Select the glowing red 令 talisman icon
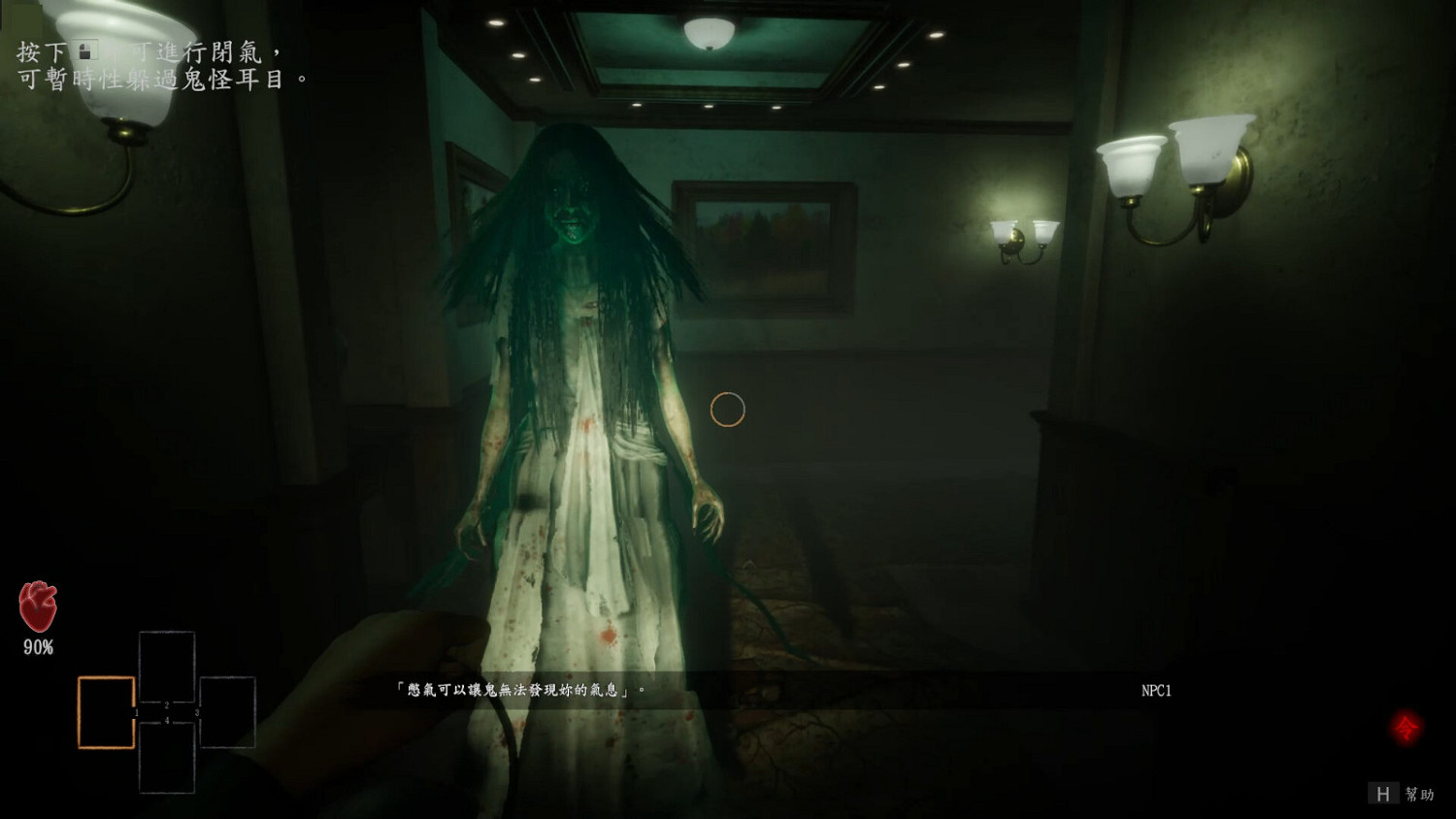The width and height of the screenshot is (1456, 819). click(1405, 725)
